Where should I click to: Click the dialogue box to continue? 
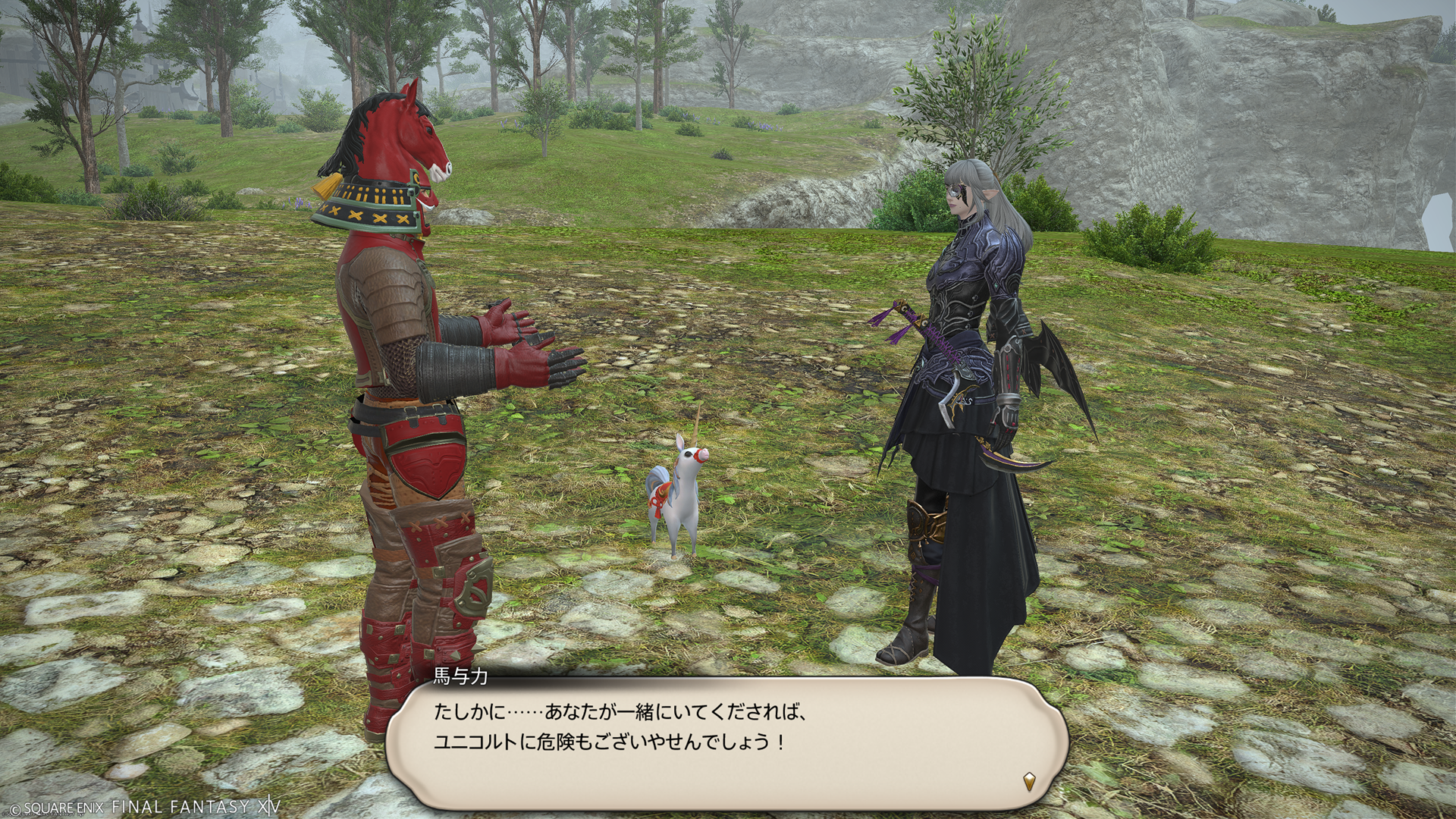click(726, 743)
